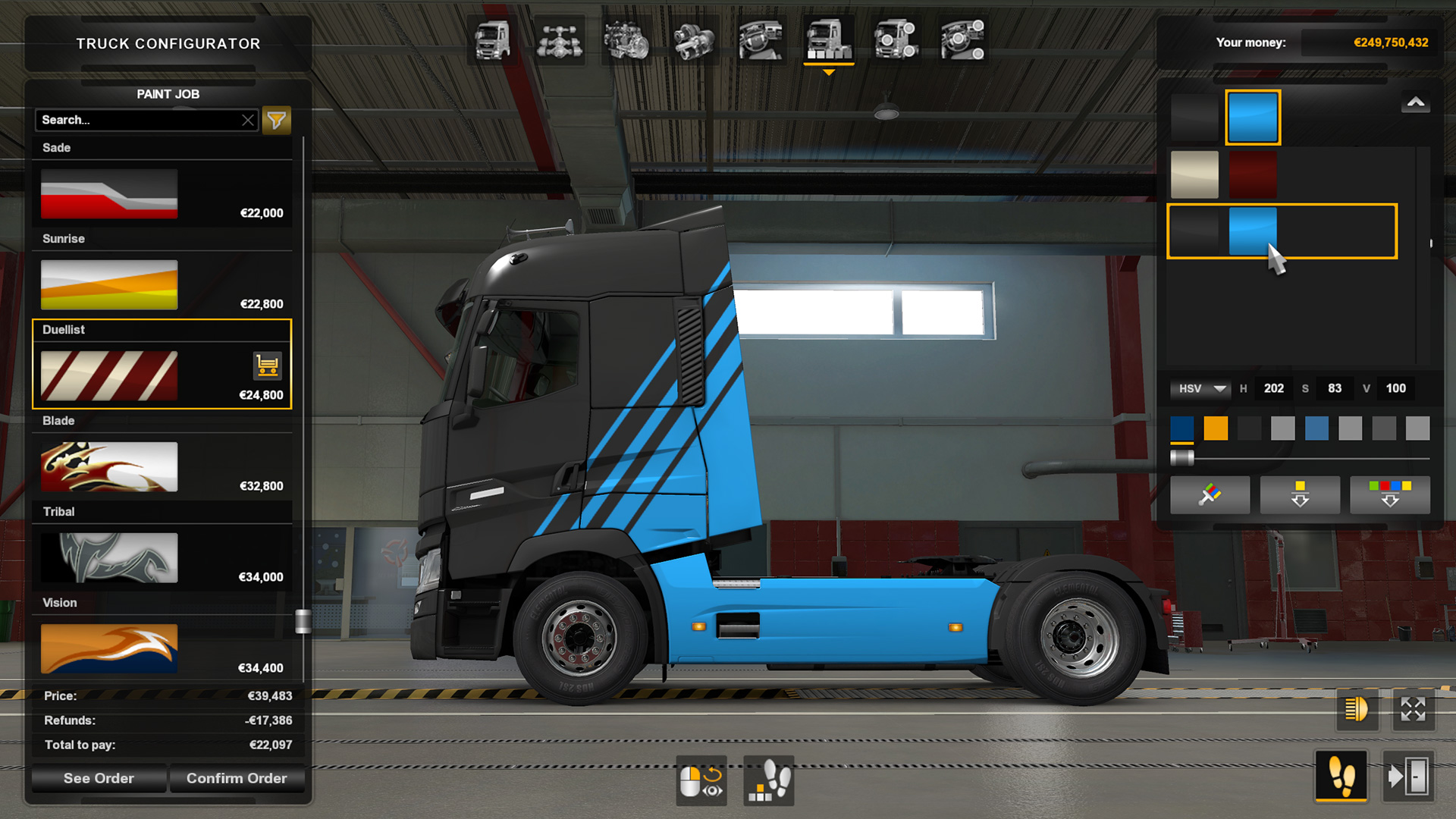Enable fullscreen truck view
Image resolution: width=1456 pixels, height=819 pixels.
tap(1412, 711)
